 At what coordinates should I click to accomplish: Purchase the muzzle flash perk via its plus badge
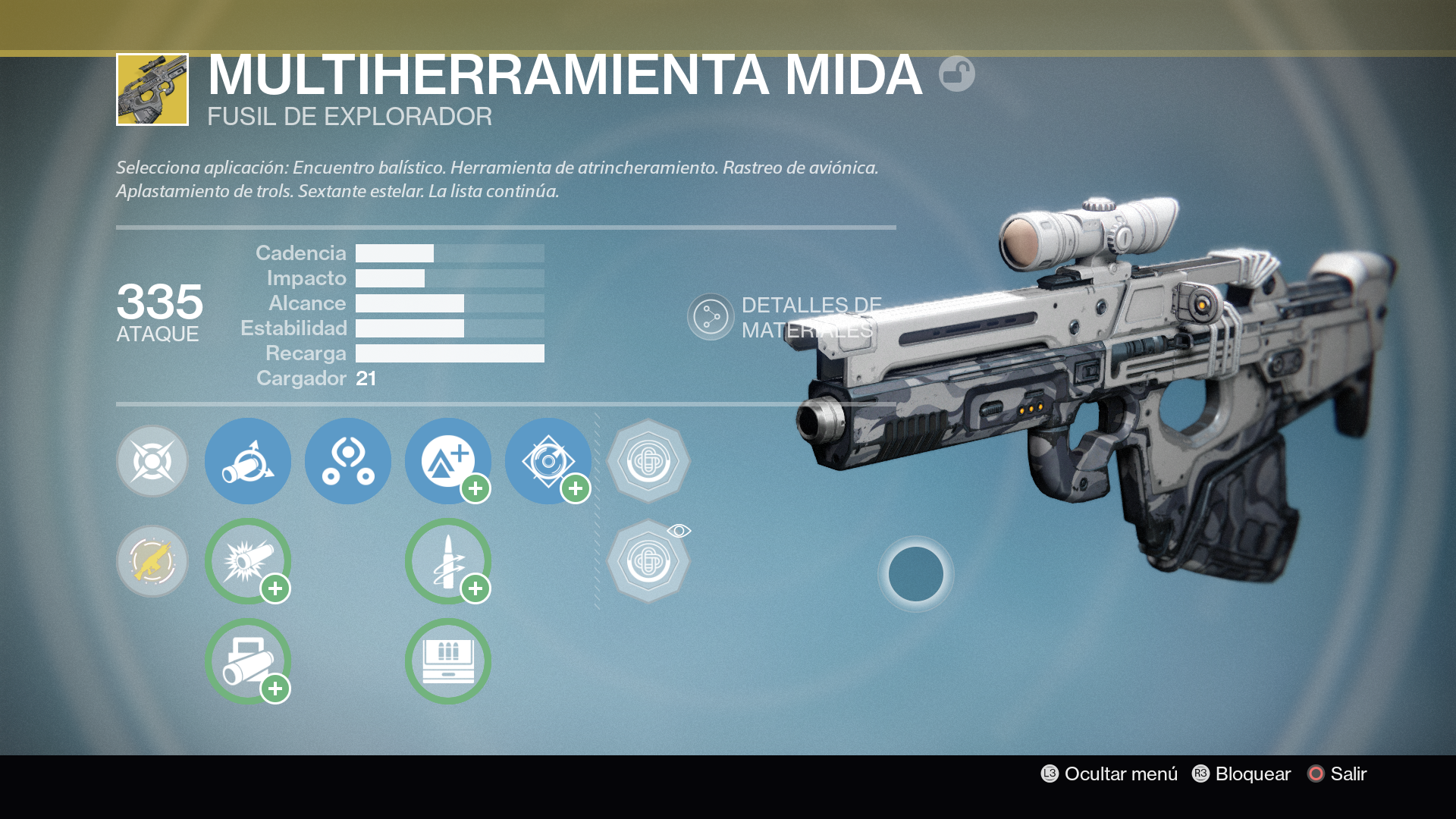(x=276, y=588)
